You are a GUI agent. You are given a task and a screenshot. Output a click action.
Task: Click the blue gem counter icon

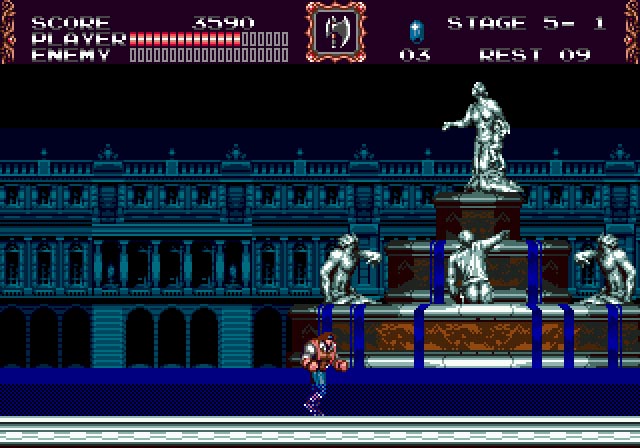415,29
